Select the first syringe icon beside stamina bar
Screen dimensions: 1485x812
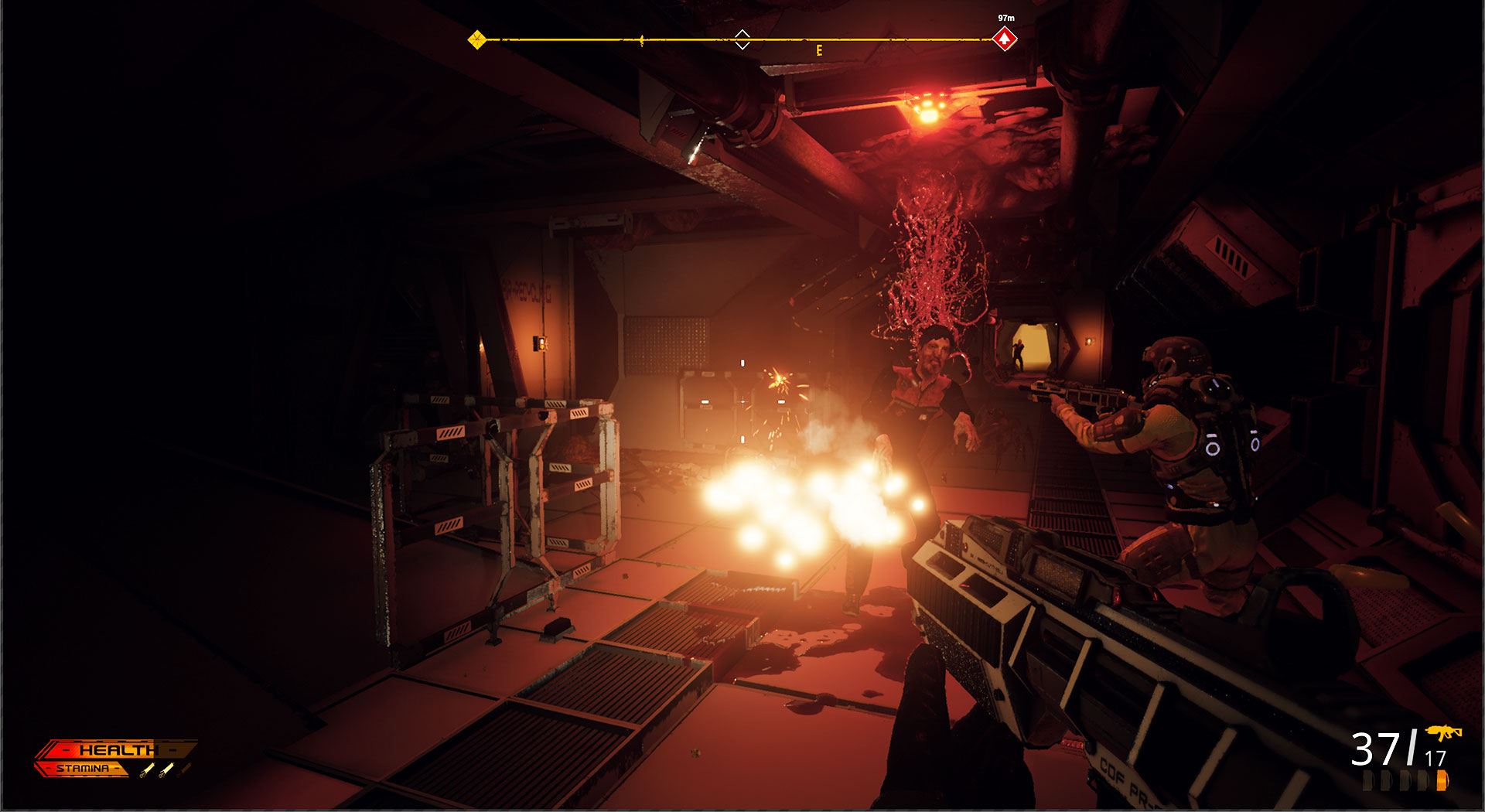[145, 770]
